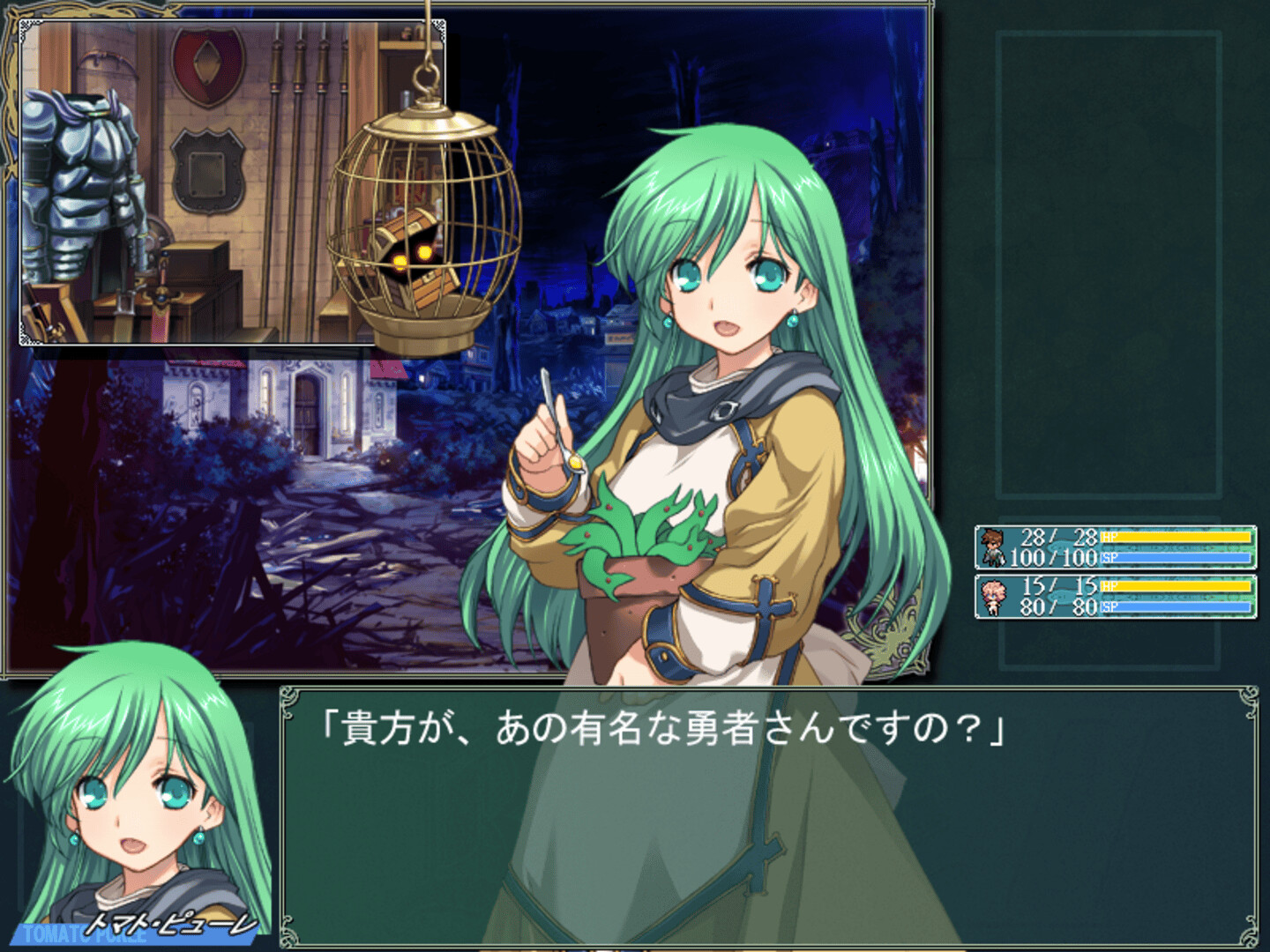This screenshot has height=952, width=1270.
Task: Click the HP label on the hero's status bar
Action: 1109,536
